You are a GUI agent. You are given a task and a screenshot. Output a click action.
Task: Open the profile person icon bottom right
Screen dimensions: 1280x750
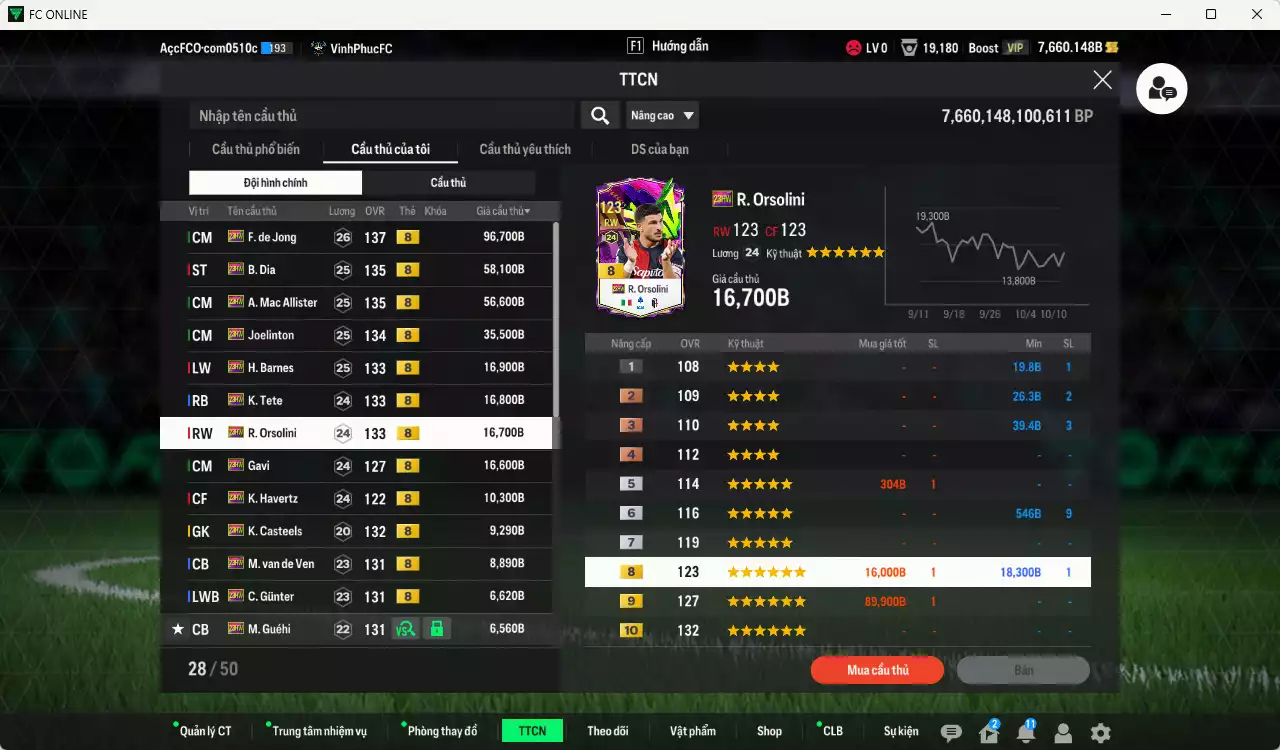[1062, 733]
